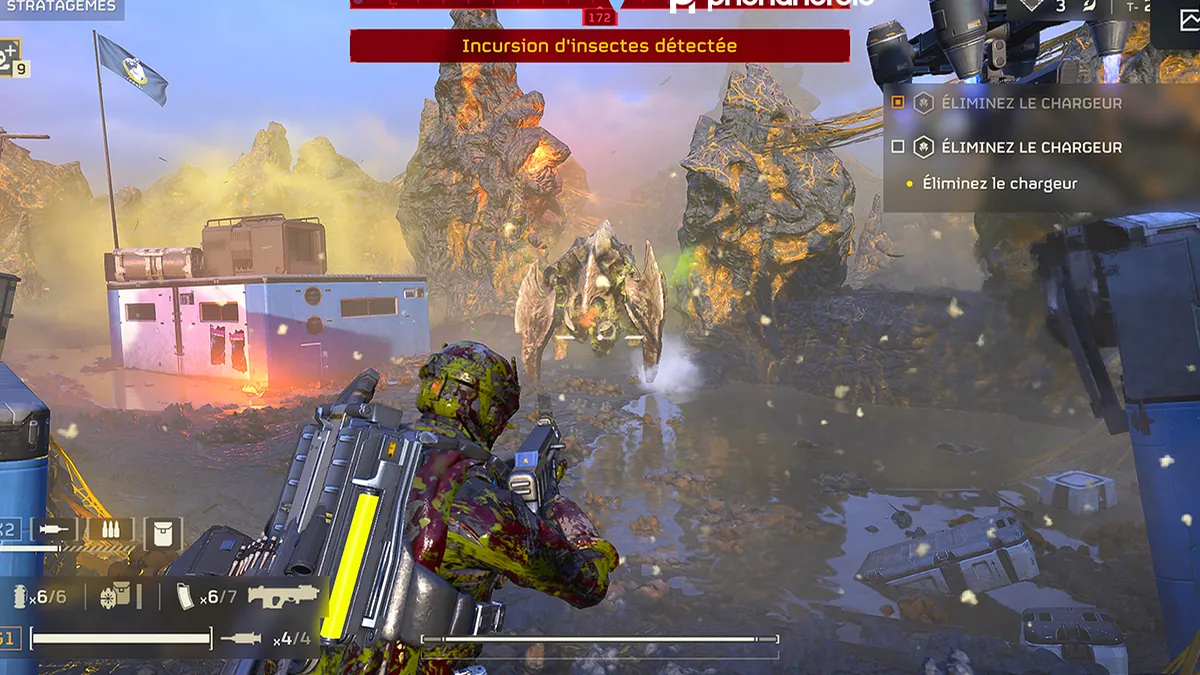Toggle the orange-checked Éliminez le chargeur objective

pyautogui.click(x=898, y=102)
